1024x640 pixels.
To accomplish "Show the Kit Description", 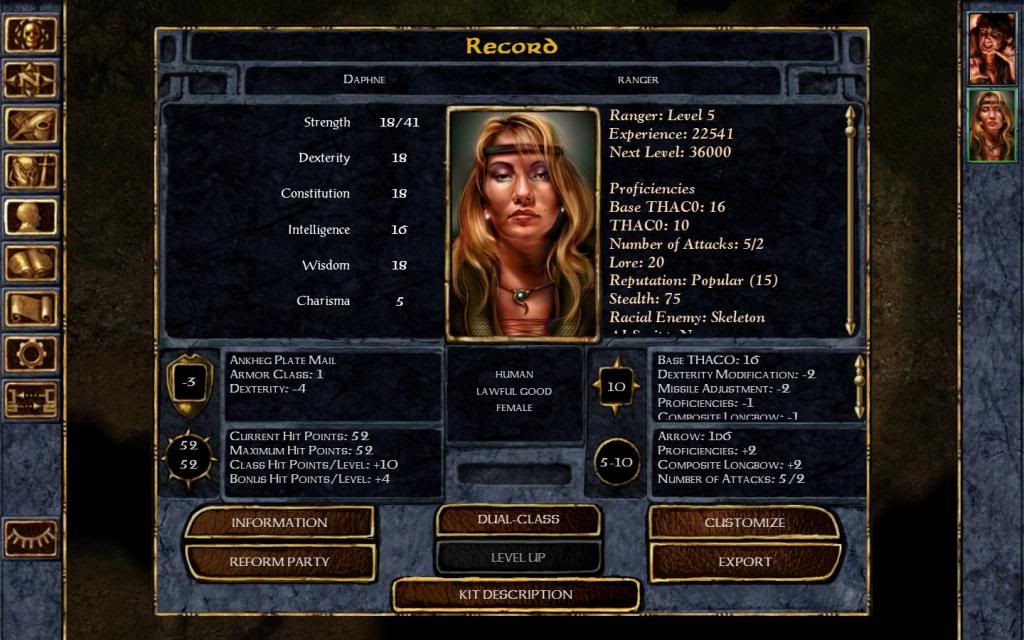I will coord(515,595).
